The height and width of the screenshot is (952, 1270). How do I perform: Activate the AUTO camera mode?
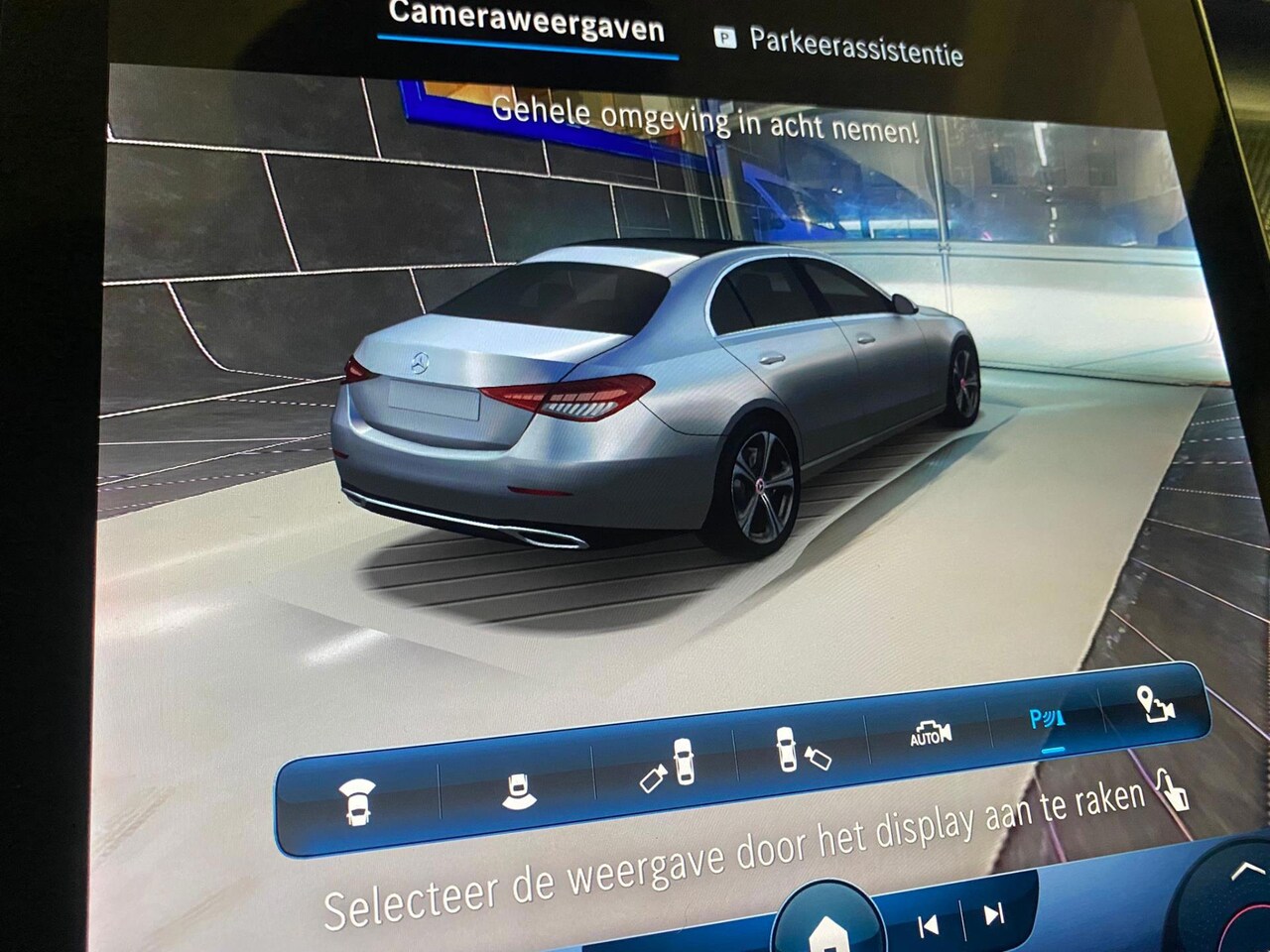930,734
